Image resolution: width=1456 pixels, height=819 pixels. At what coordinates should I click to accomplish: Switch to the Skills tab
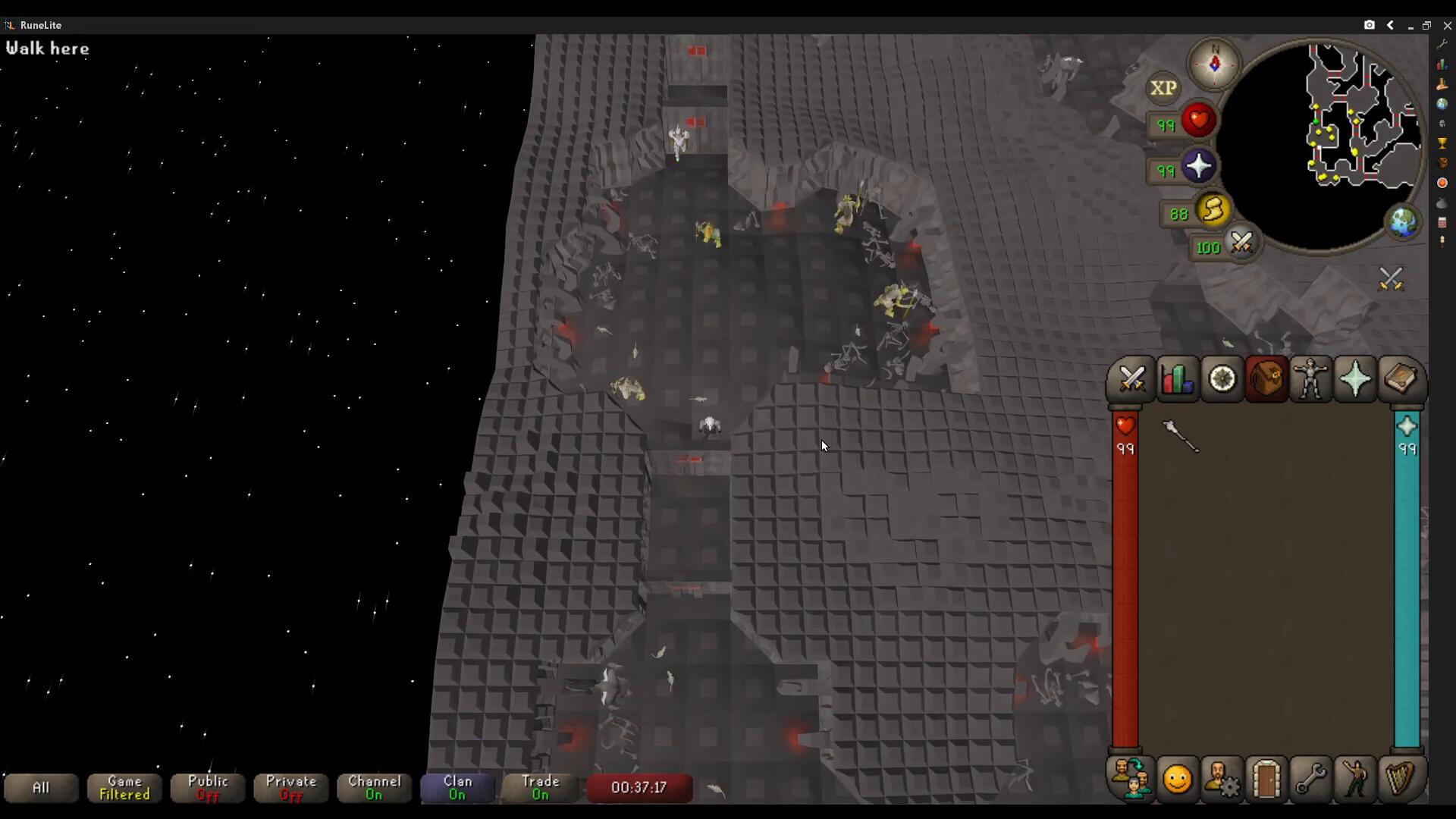(x=1177, y=378)
